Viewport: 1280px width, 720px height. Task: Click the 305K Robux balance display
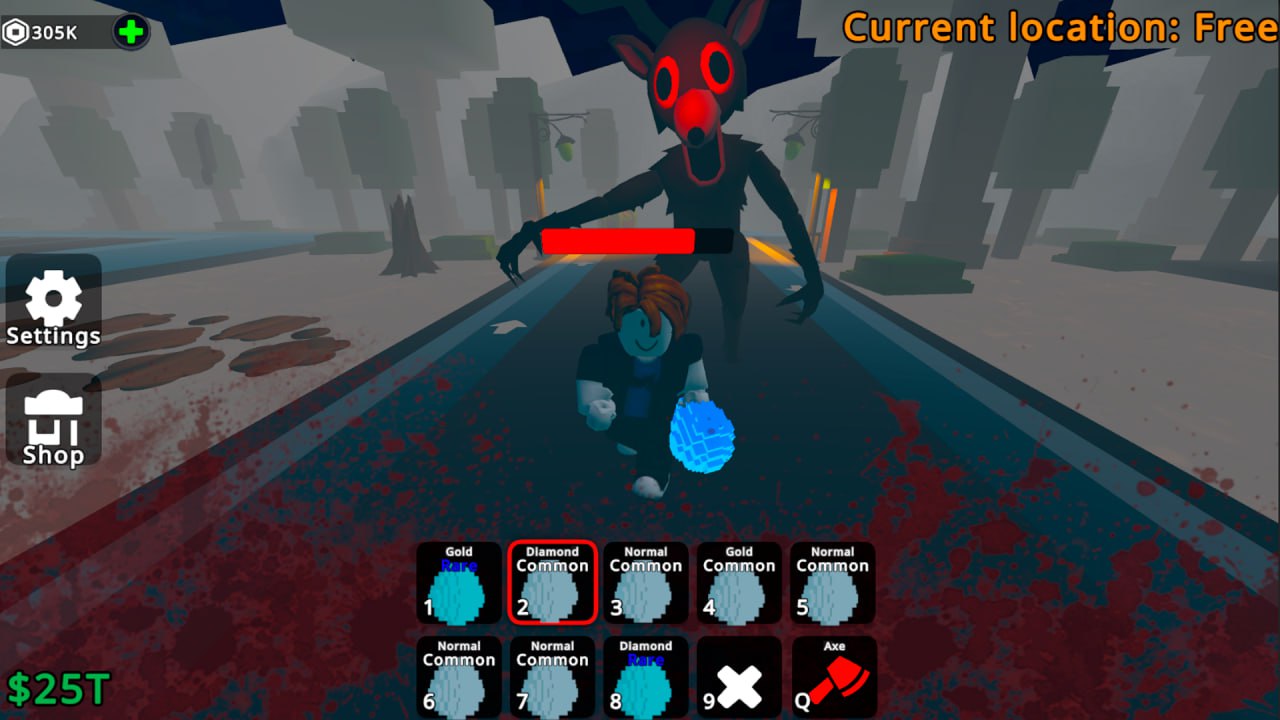(x=55, y=31)
